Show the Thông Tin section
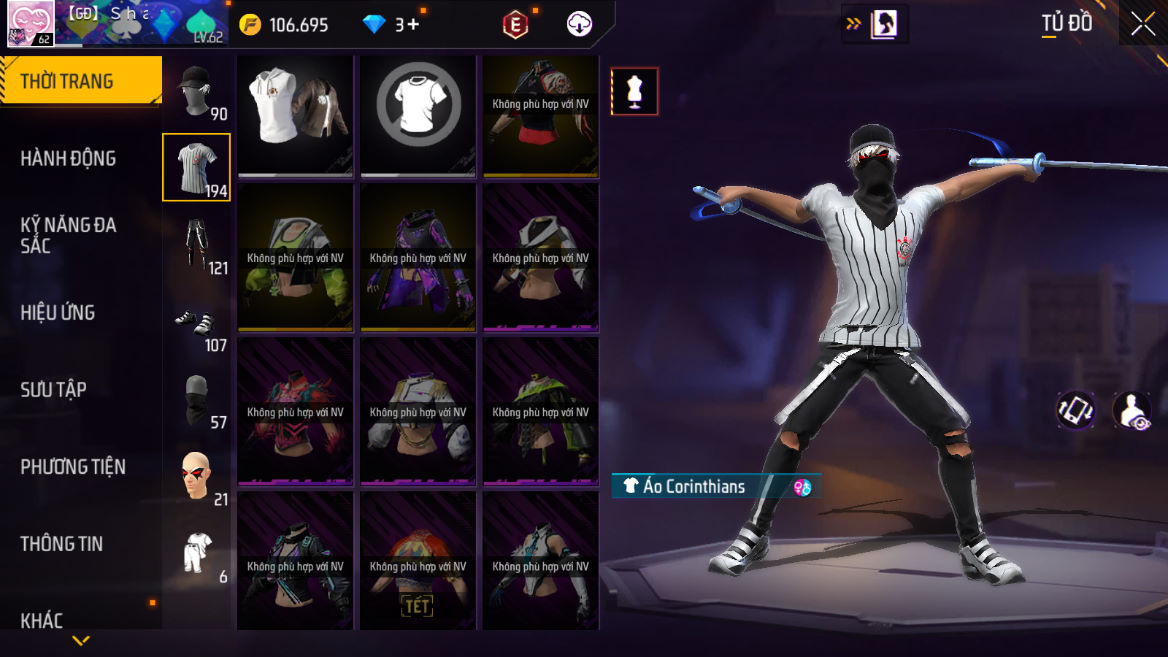This screenshot has width=1168, height=657. click(62, 543)
